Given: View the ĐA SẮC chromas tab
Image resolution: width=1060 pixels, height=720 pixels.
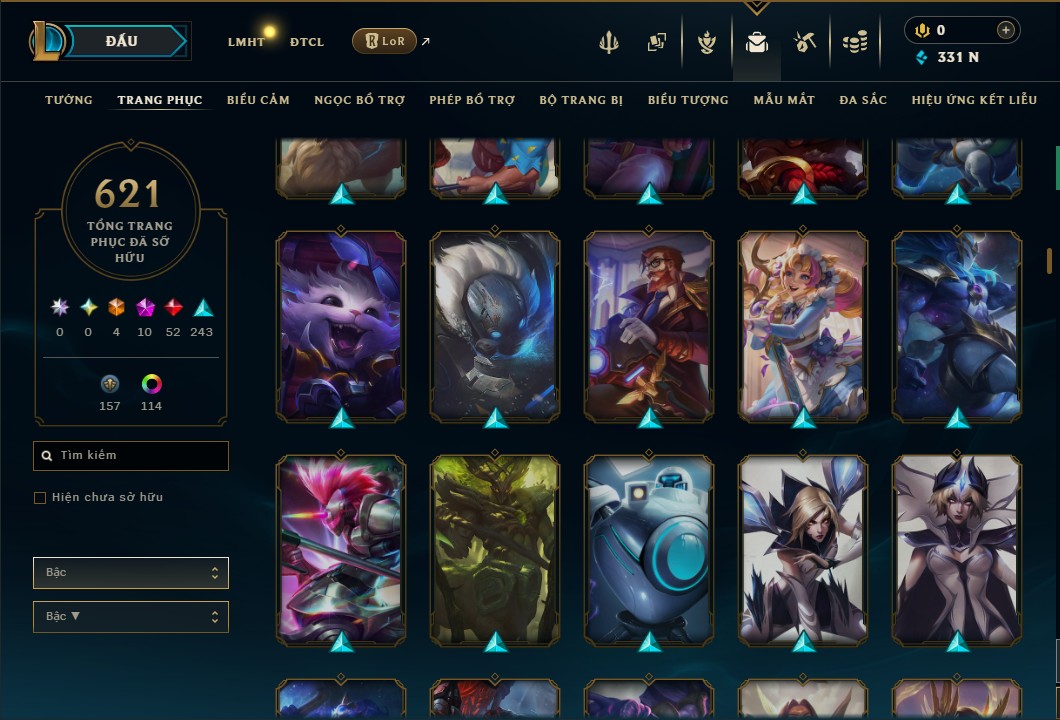Looking at the screenshot, I should point(863,100).
